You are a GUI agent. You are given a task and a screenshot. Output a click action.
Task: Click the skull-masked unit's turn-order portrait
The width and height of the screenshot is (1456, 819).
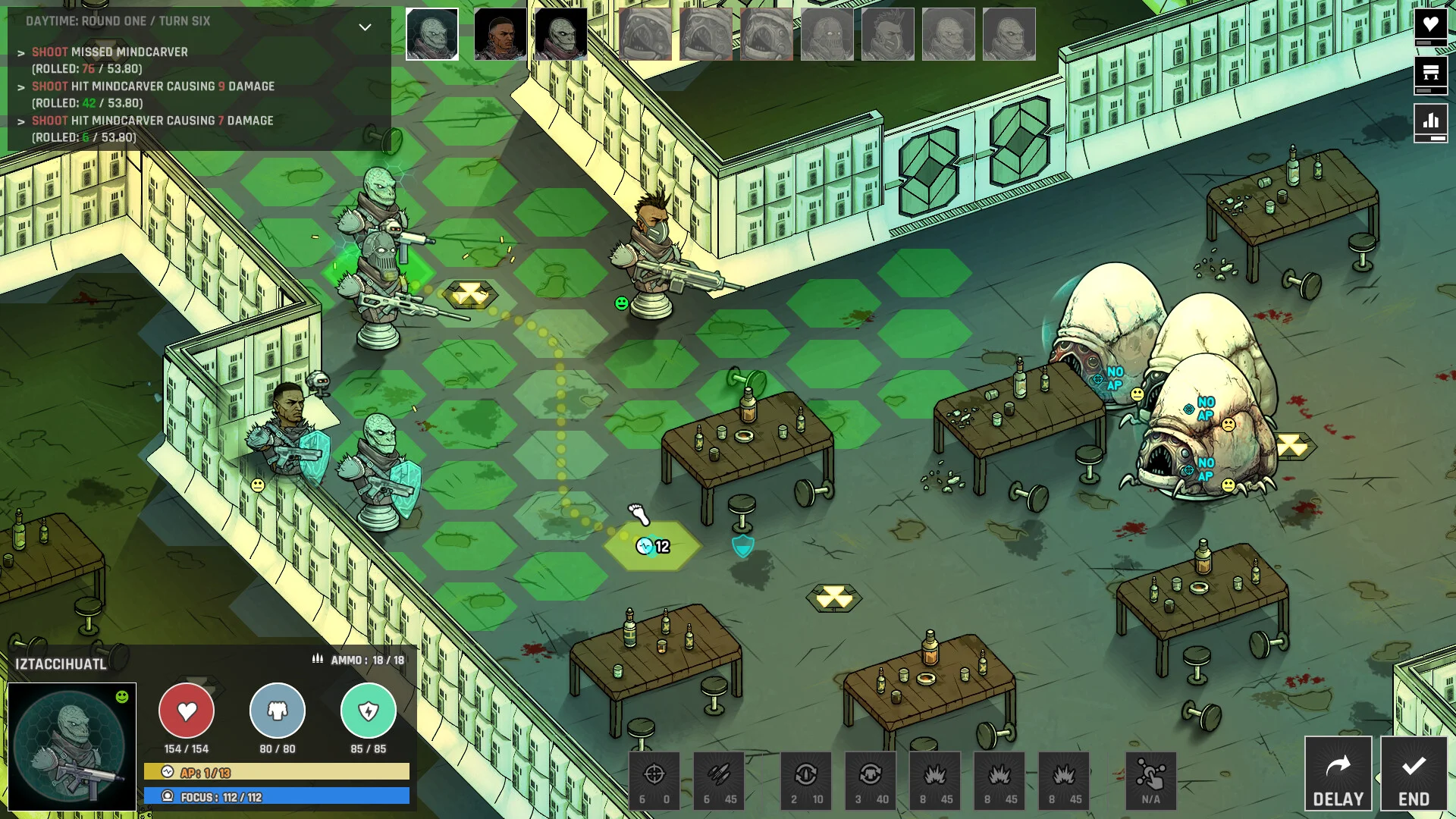827,34
